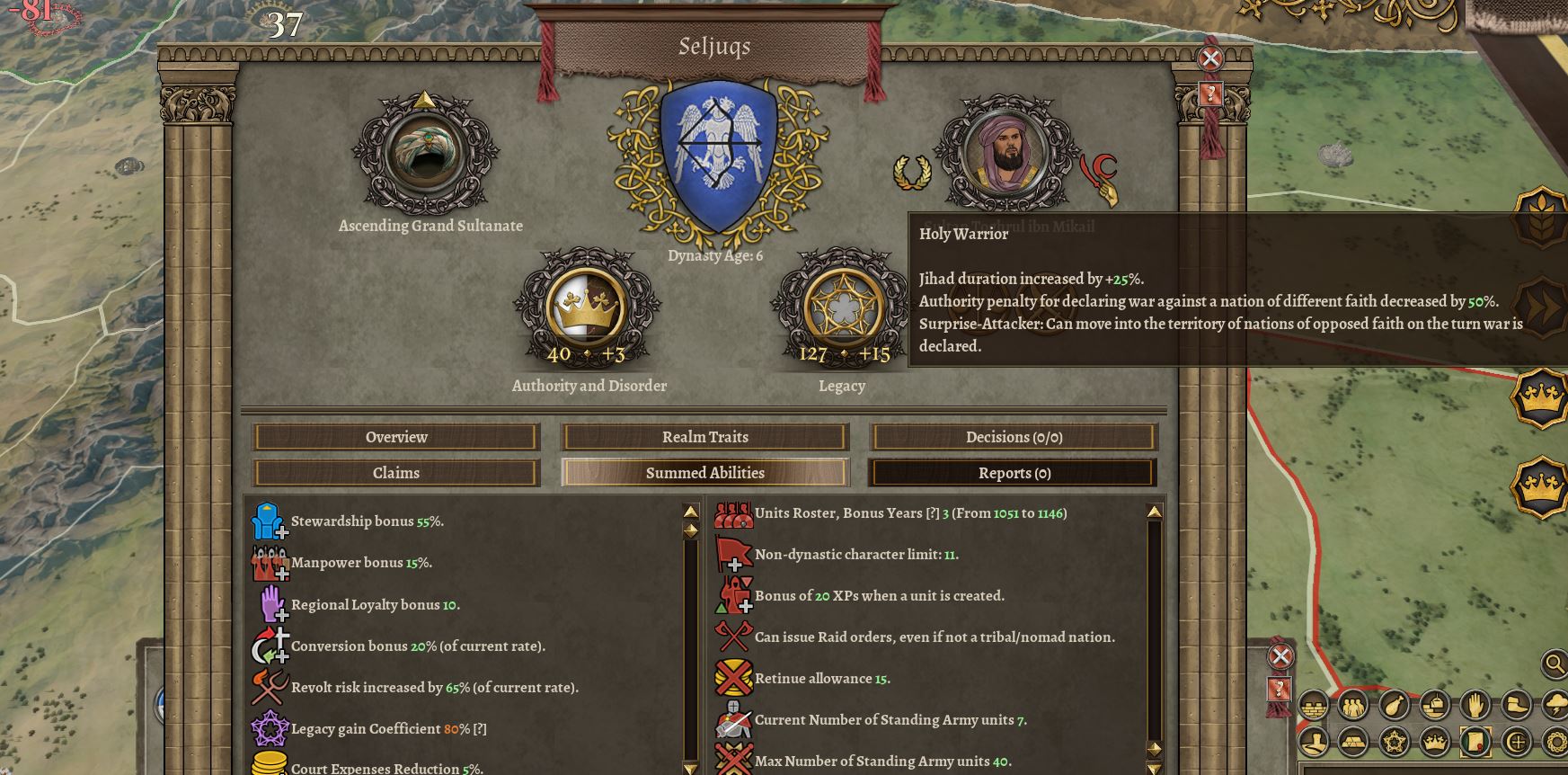The width and height of the screenshot is (1568, 775).
Task: Click the hand-shaped map mode icon
Action: 1476,705
